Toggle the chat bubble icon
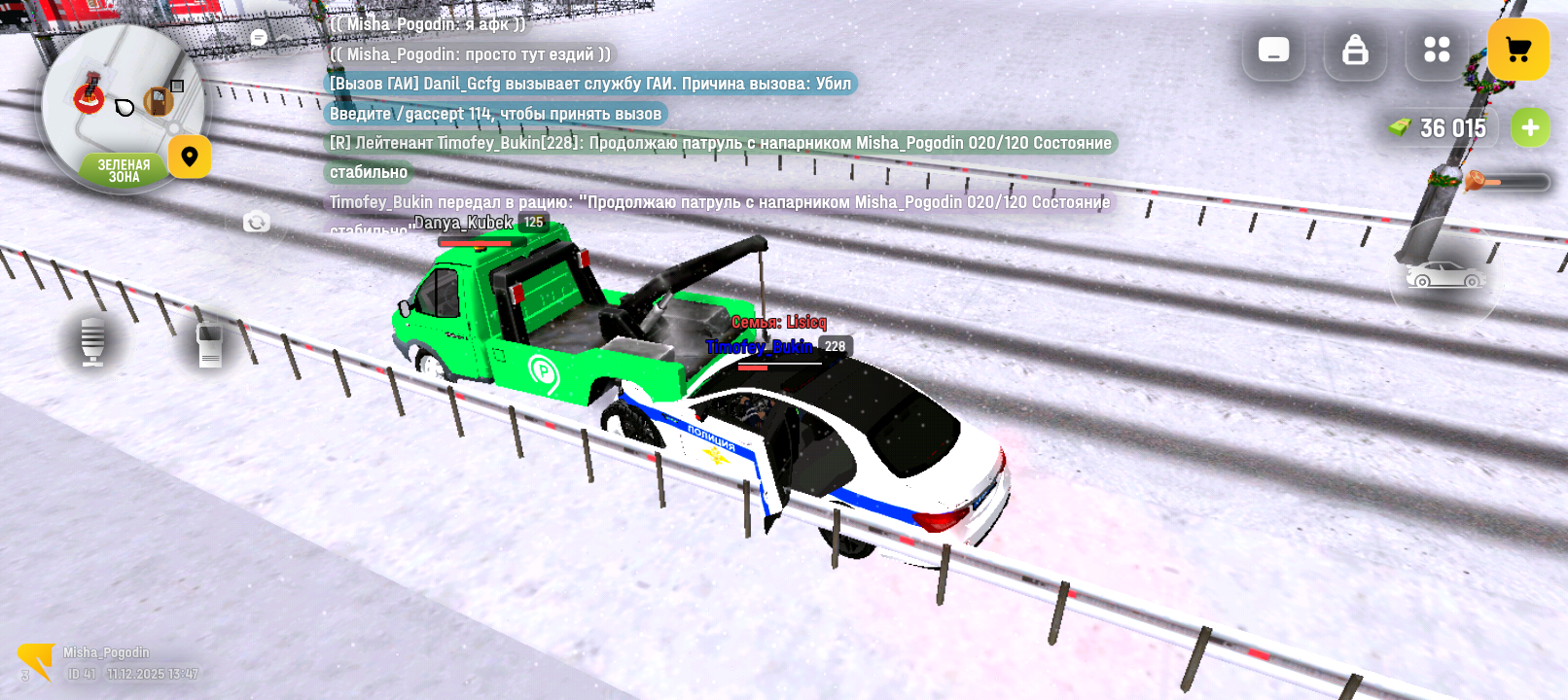The height and width of the screenshot is (700, 1568). [x=259, y=38]
